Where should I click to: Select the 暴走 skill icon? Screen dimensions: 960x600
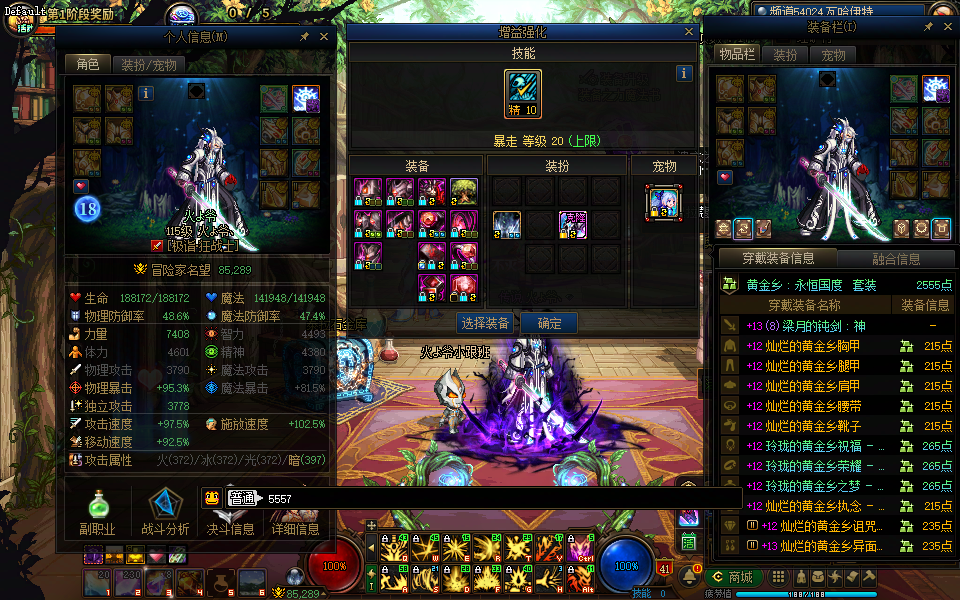522,87
